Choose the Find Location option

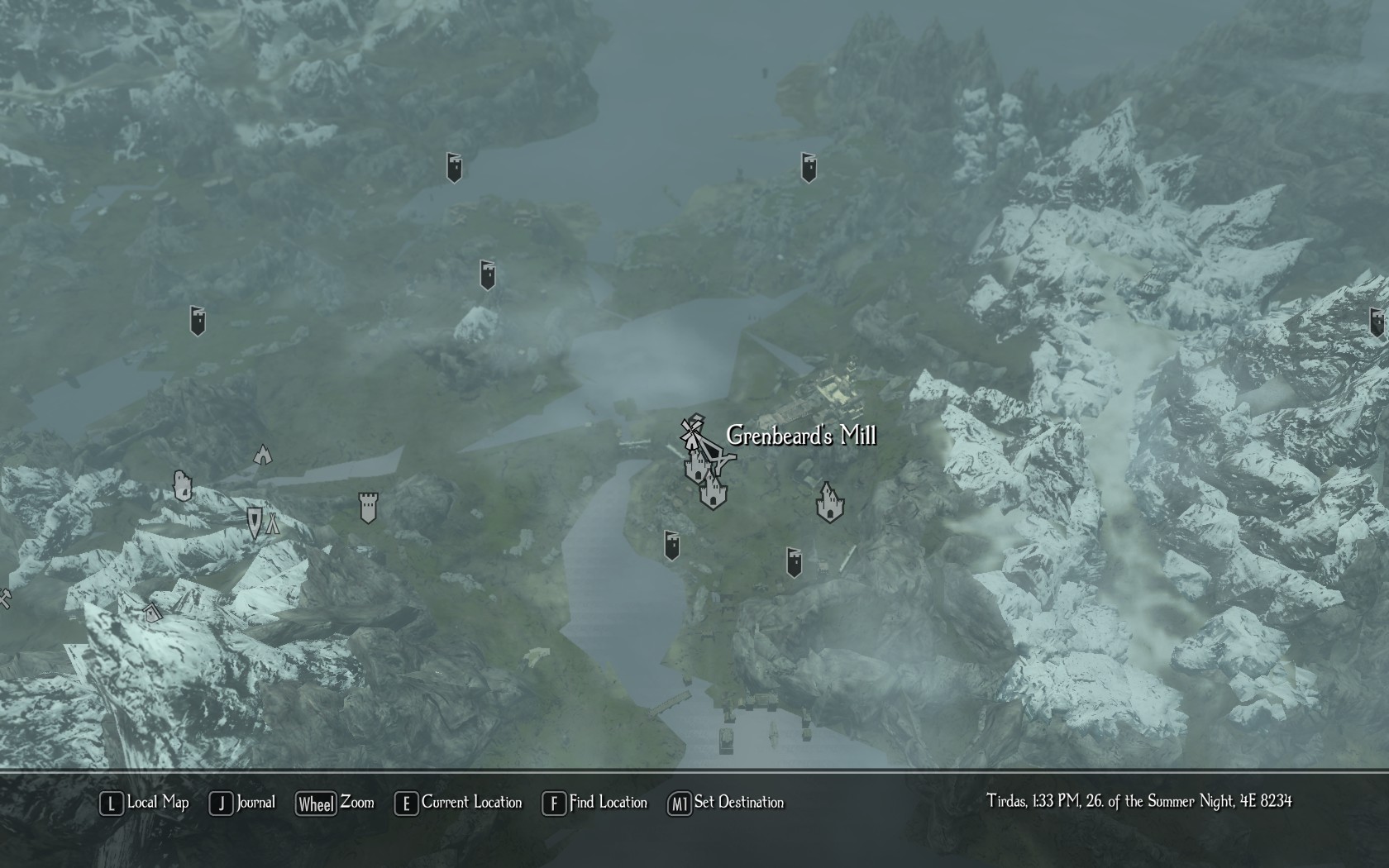pos(595,803)
